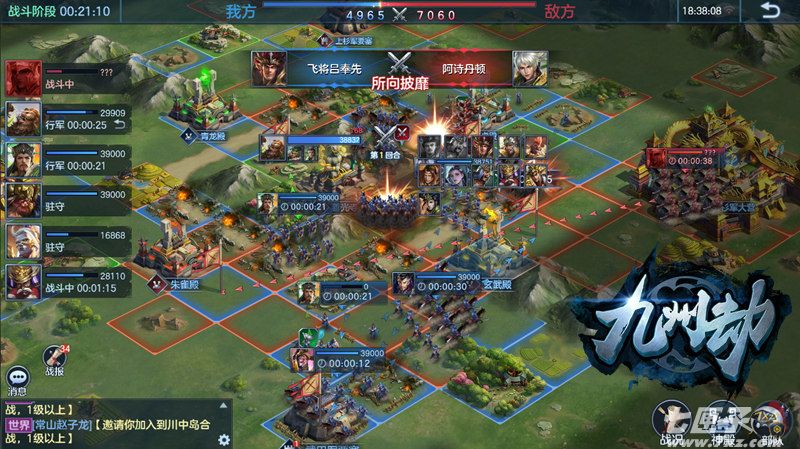This screenshot has width=800, height=449.
Task: Select the red hero with ??? troops
Action: click(23, 78)
